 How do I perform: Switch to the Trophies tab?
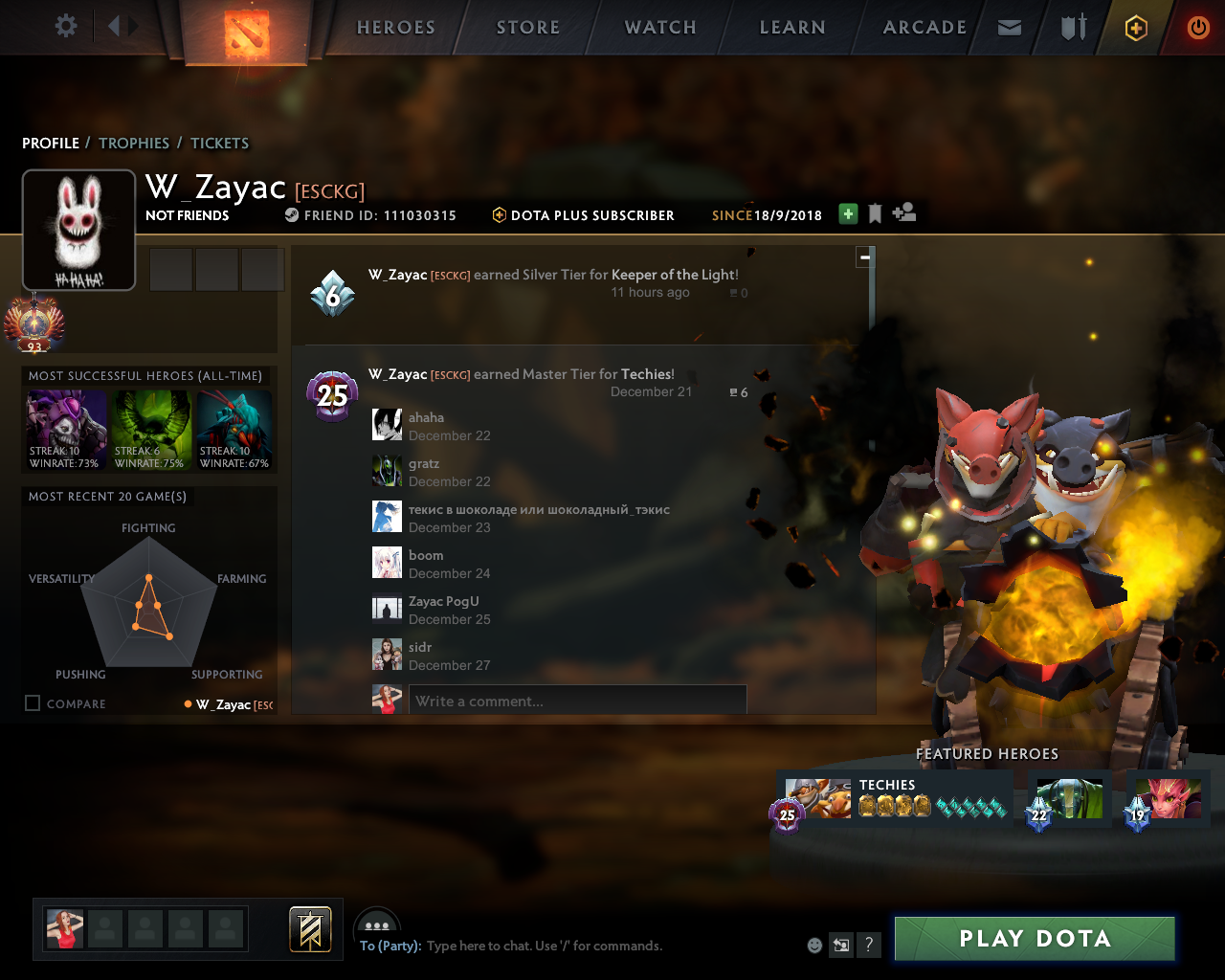click(x=134, y=144)
